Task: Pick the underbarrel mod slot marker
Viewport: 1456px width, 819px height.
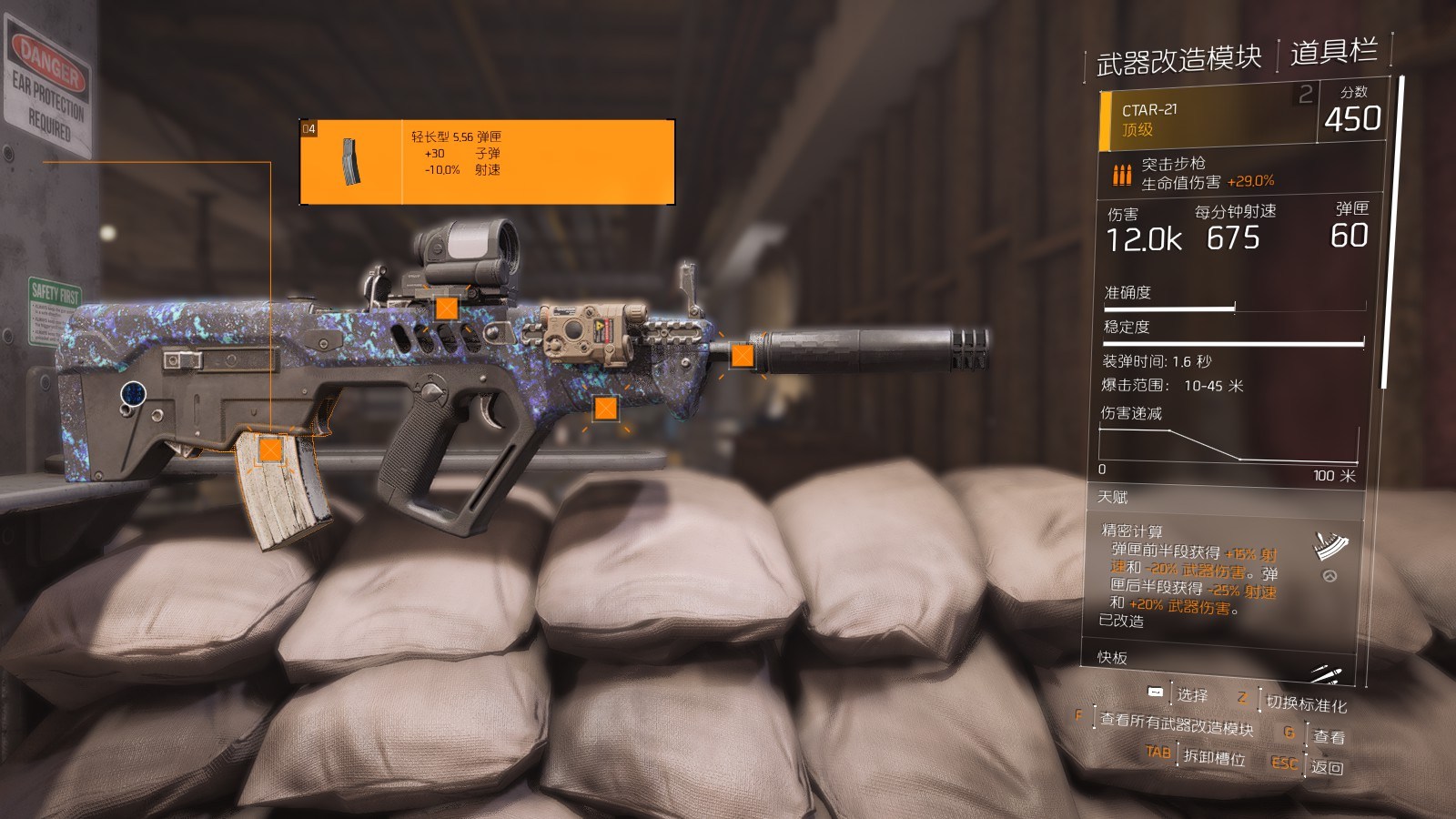Action: coord(605,409)
